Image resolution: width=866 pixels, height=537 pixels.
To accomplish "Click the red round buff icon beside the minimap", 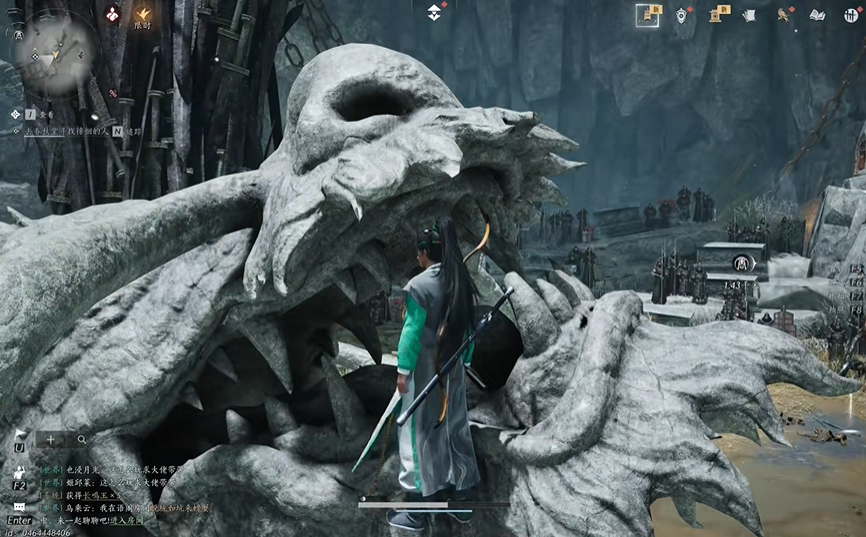I will (x=112, y=14).
